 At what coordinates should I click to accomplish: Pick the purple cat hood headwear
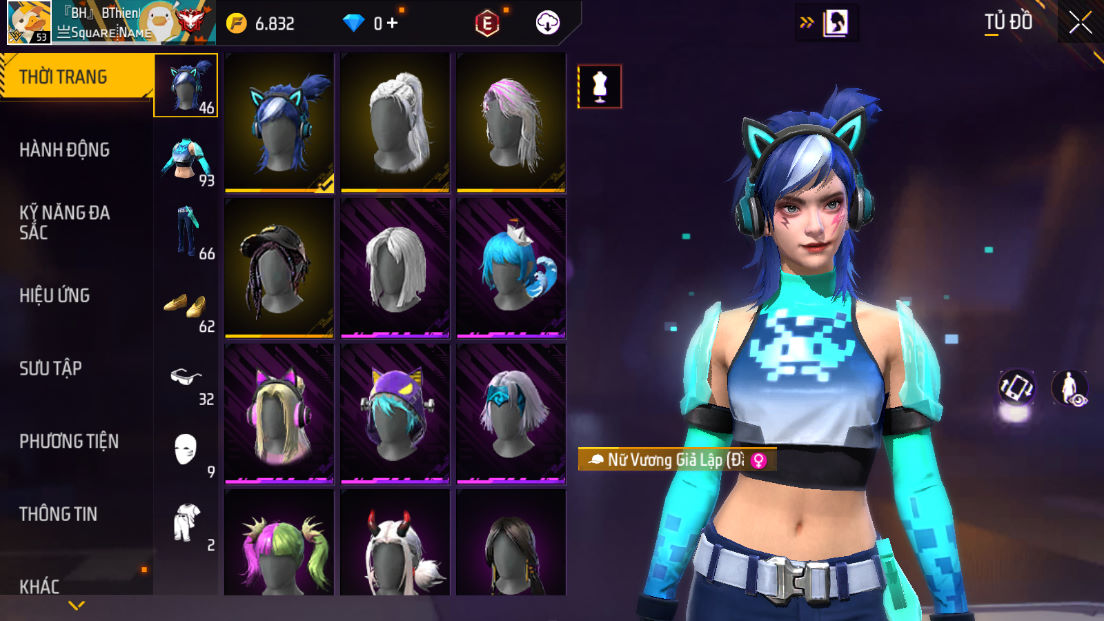click(x=396, y=412)
